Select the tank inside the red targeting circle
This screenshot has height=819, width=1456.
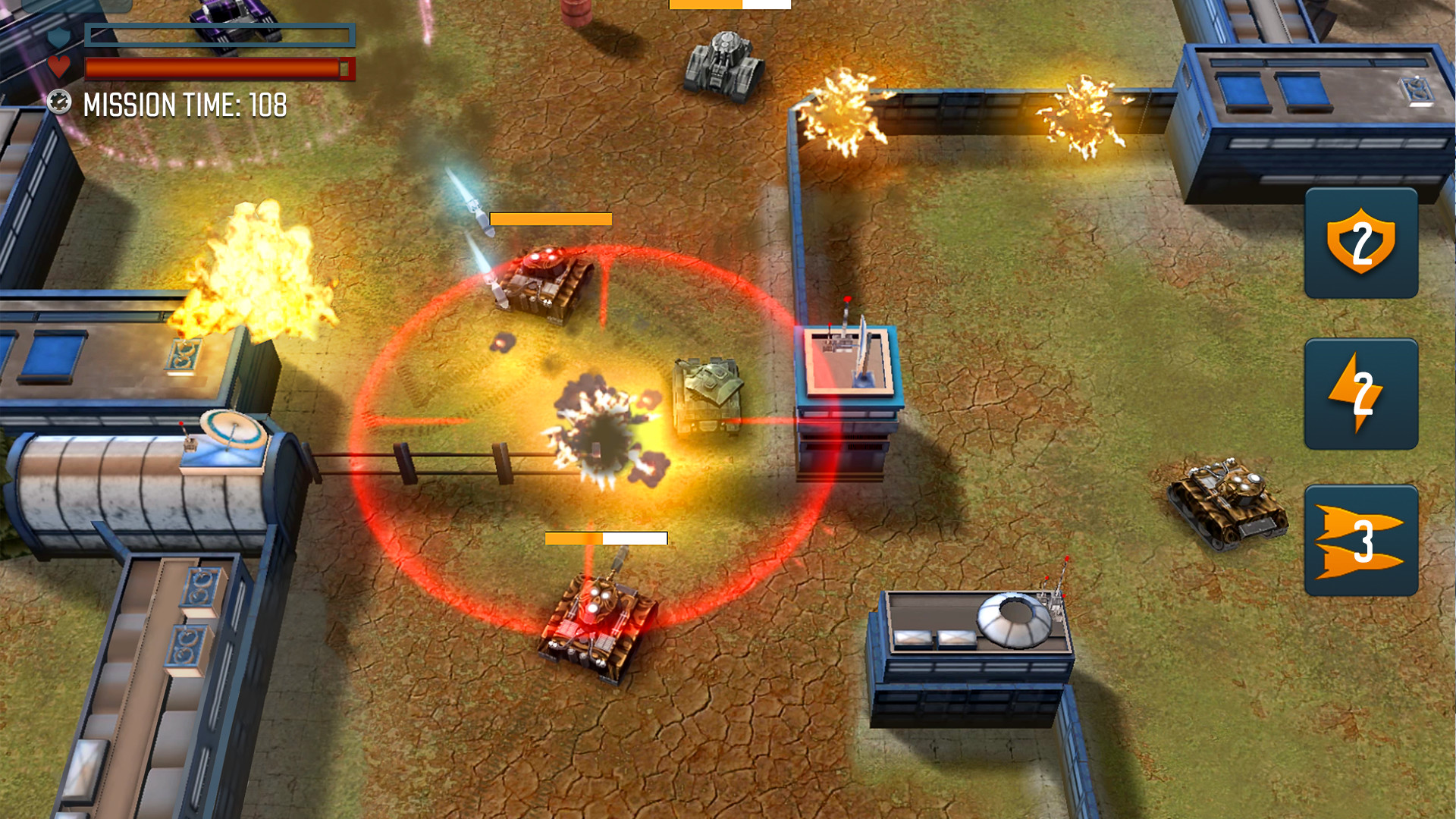click(x=538, y=281)
